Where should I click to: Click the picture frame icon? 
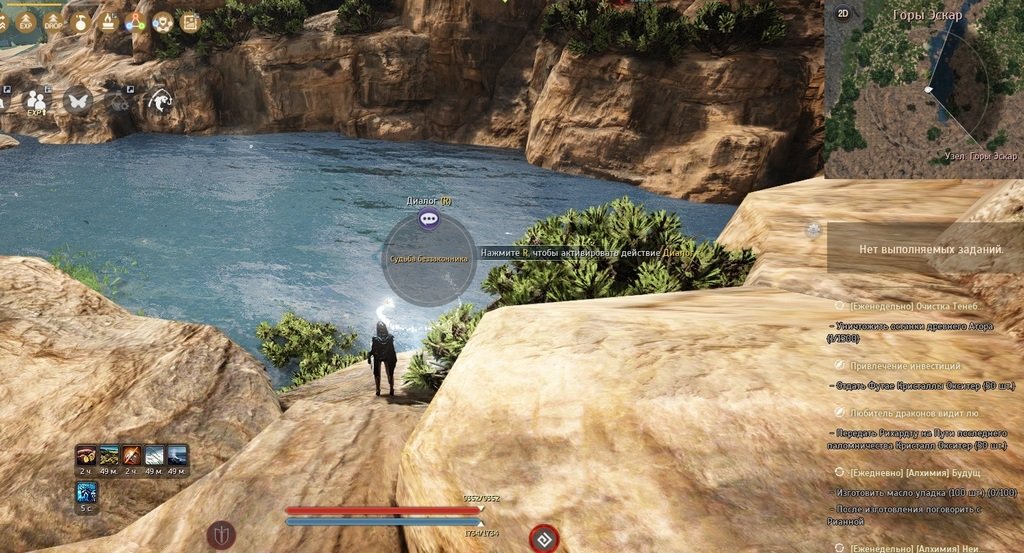pos(189,21)
